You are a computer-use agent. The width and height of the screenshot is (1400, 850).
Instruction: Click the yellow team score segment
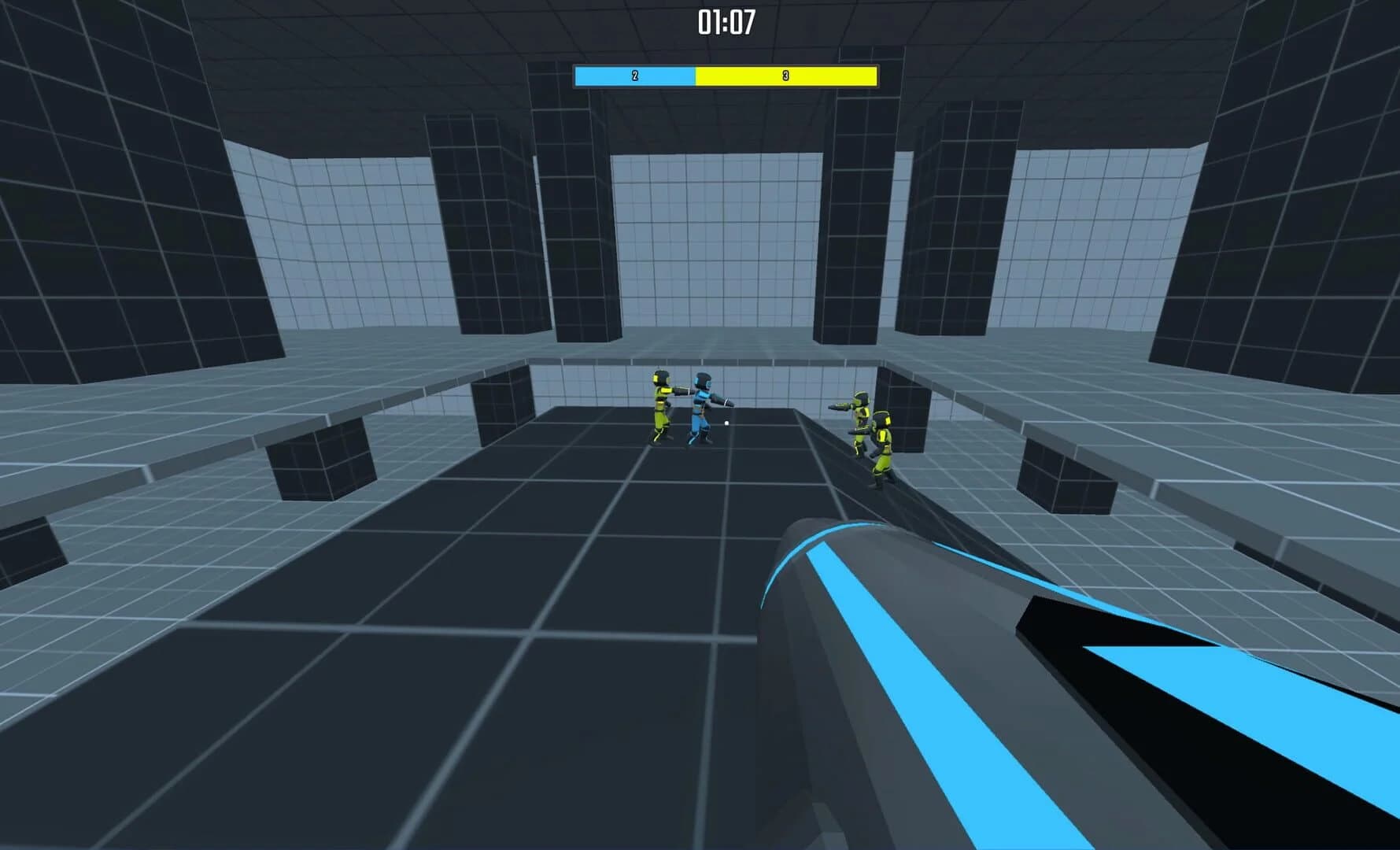point(787,76)
